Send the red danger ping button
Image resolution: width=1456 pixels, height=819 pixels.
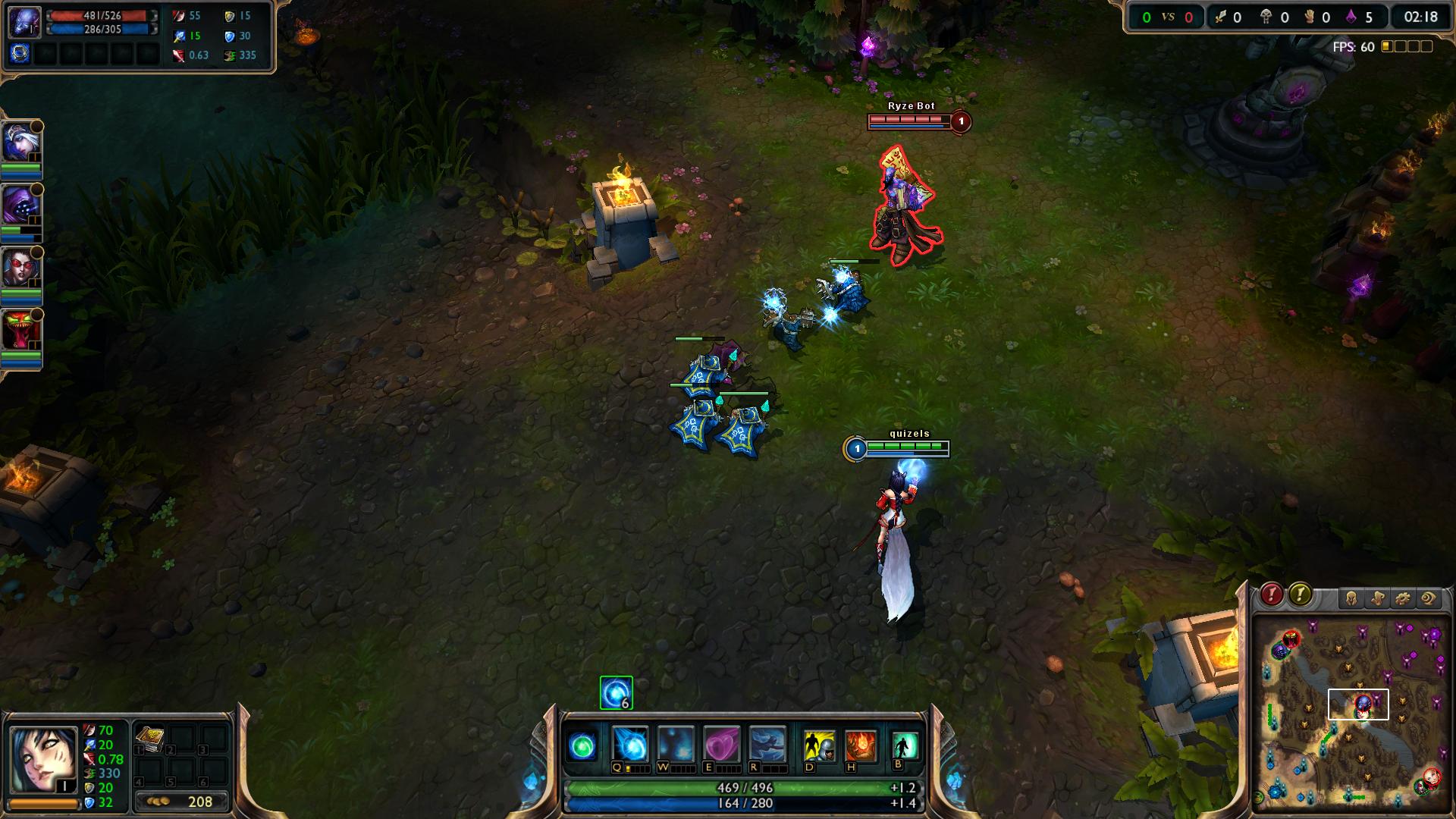(x=1272, y=595)
